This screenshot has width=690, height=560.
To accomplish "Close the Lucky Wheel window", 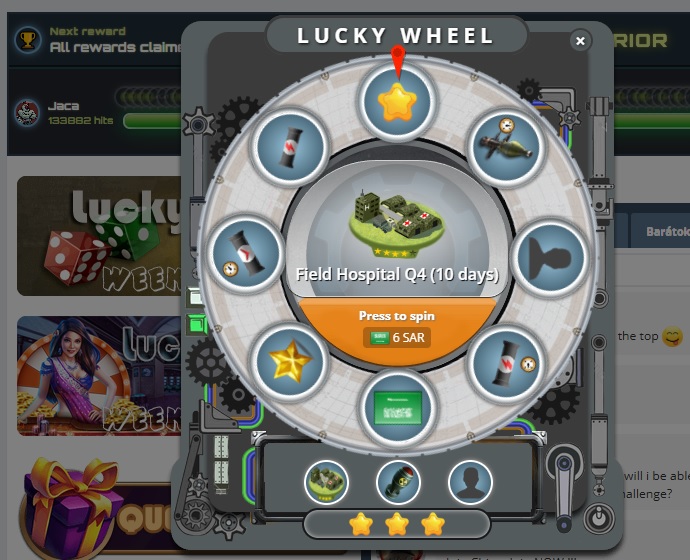I will pyautogui.click(x=580, y=40).
